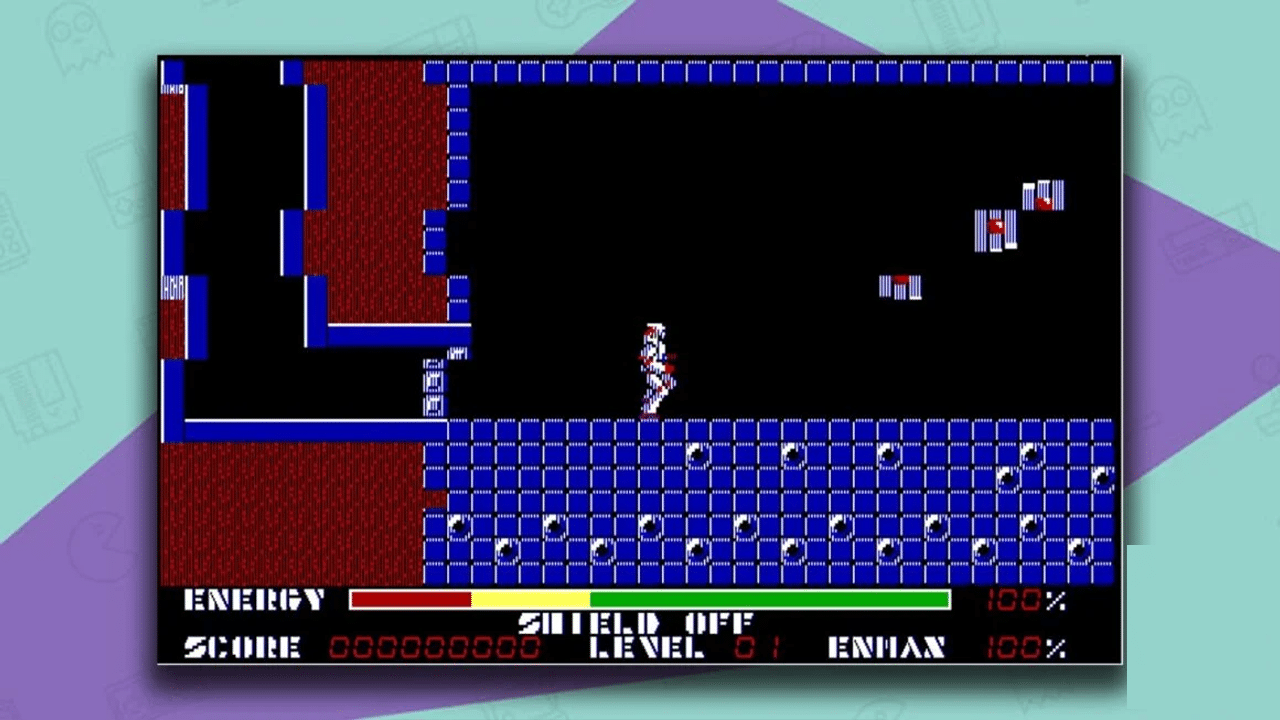Select the player robot sprite
Image resolution: width=1280 pixels, height=720 pixels.
[x=657, y=365]
